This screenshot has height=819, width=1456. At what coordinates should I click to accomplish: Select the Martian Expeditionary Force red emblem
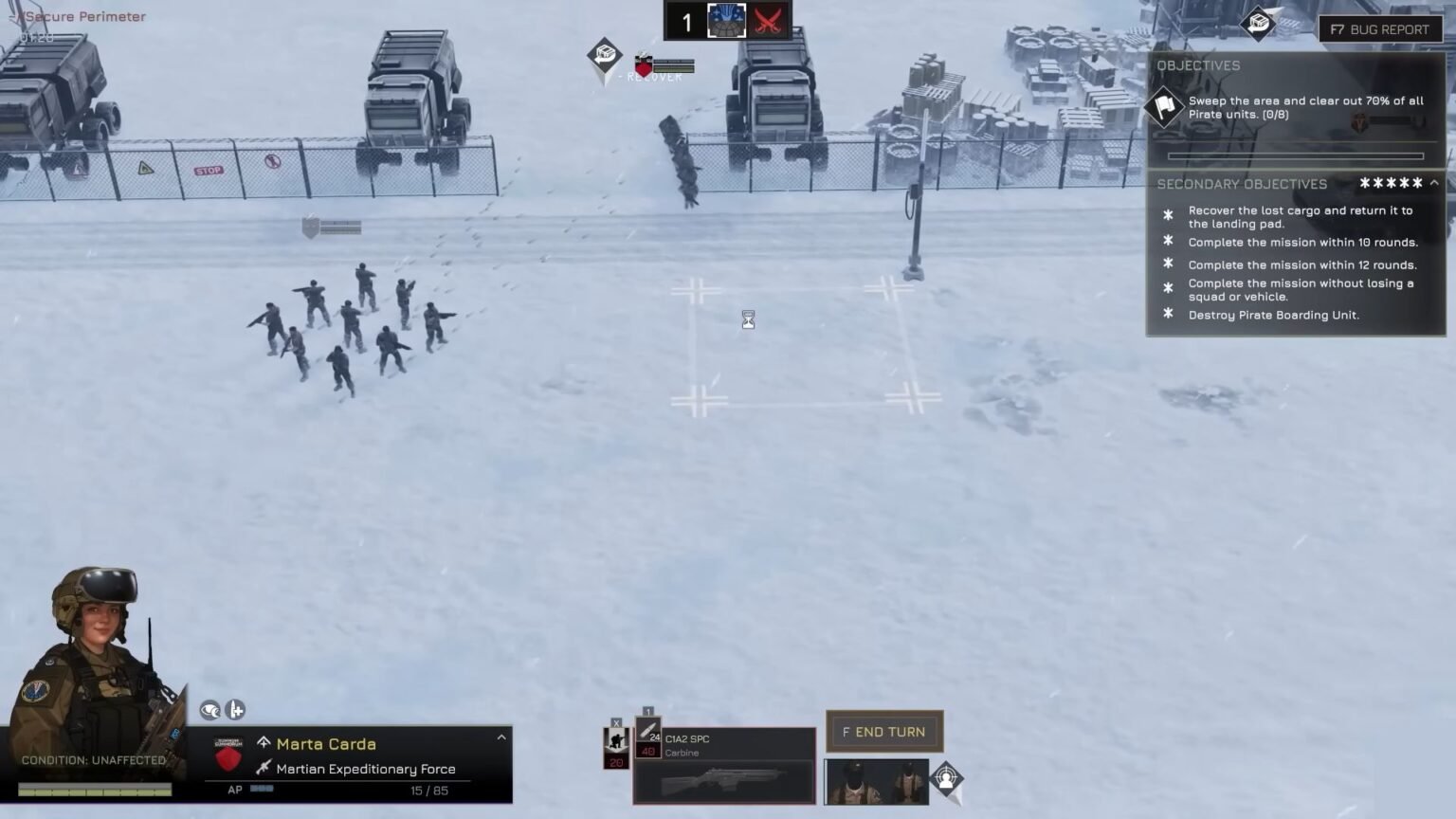[x=228, y=756]
